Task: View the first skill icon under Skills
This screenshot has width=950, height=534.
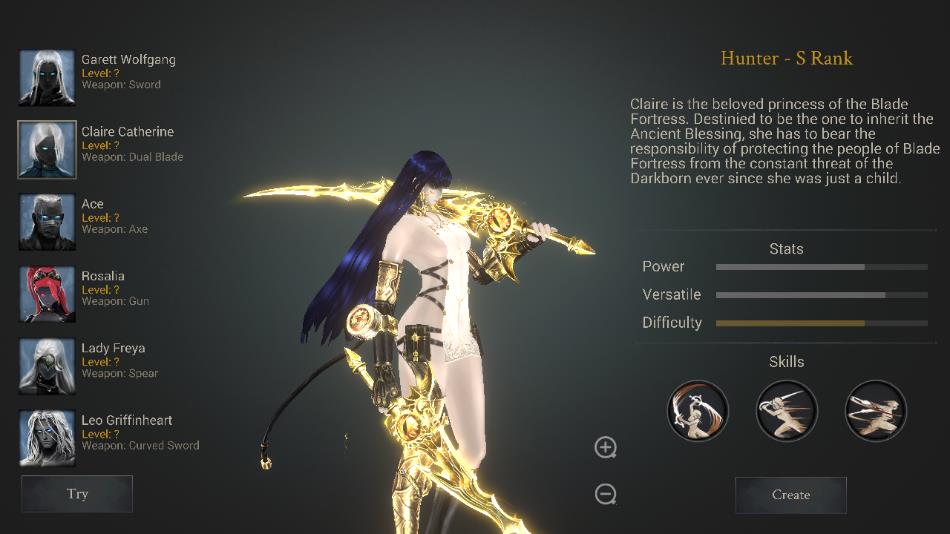Action: point(697,410)
